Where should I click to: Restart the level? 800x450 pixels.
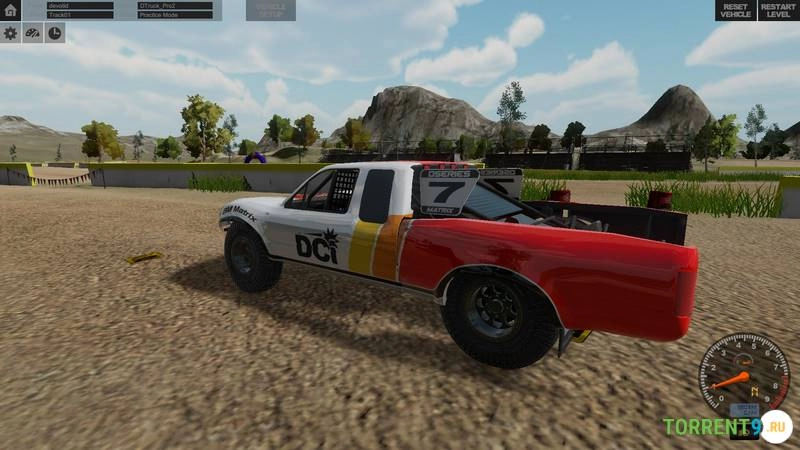(x=778, y=10)
